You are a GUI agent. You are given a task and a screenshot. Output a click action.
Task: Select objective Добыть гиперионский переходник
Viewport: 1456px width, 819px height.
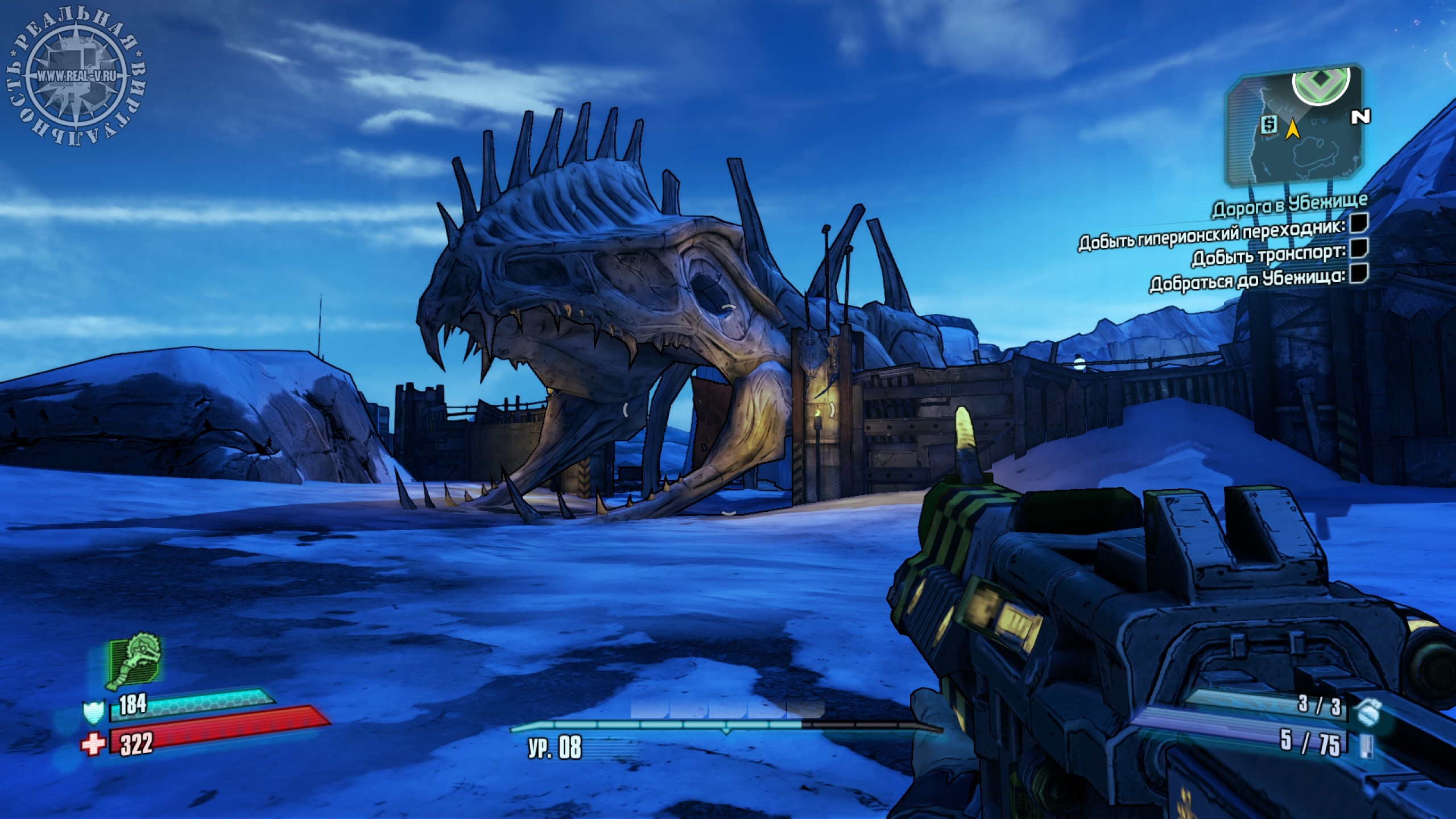(x=1211, y=234)
